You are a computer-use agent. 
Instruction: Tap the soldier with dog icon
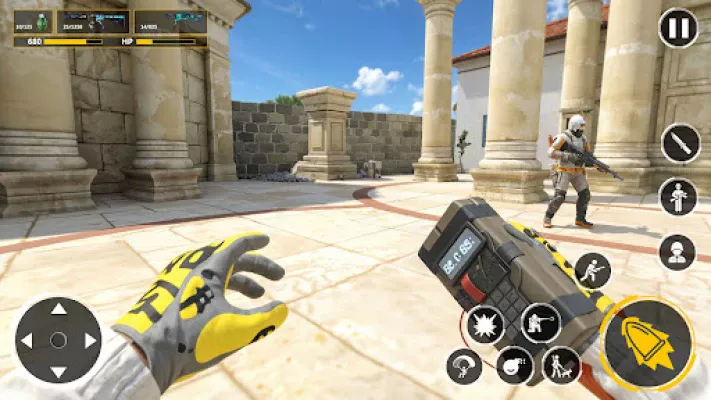[561, 366]
